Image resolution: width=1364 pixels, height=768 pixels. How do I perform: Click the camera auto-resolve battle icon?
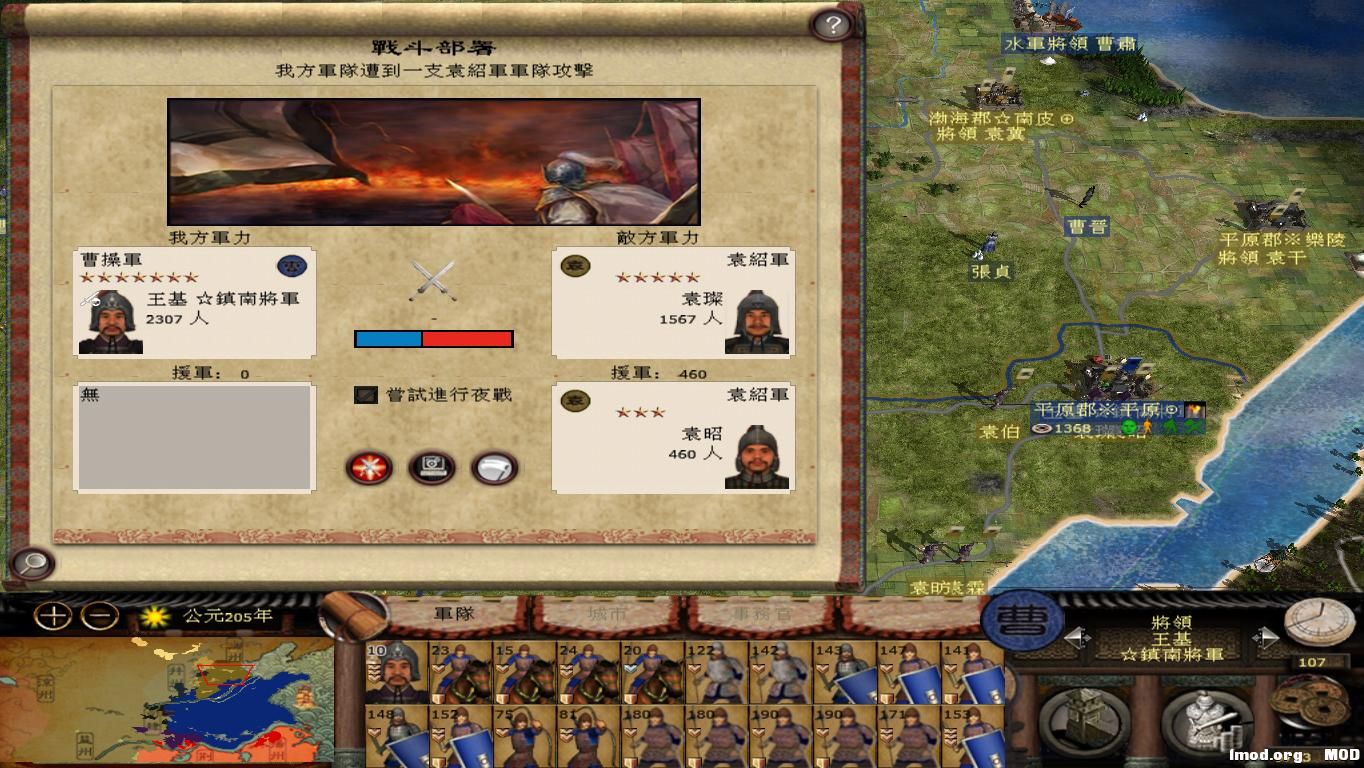[x=430, y=469]
